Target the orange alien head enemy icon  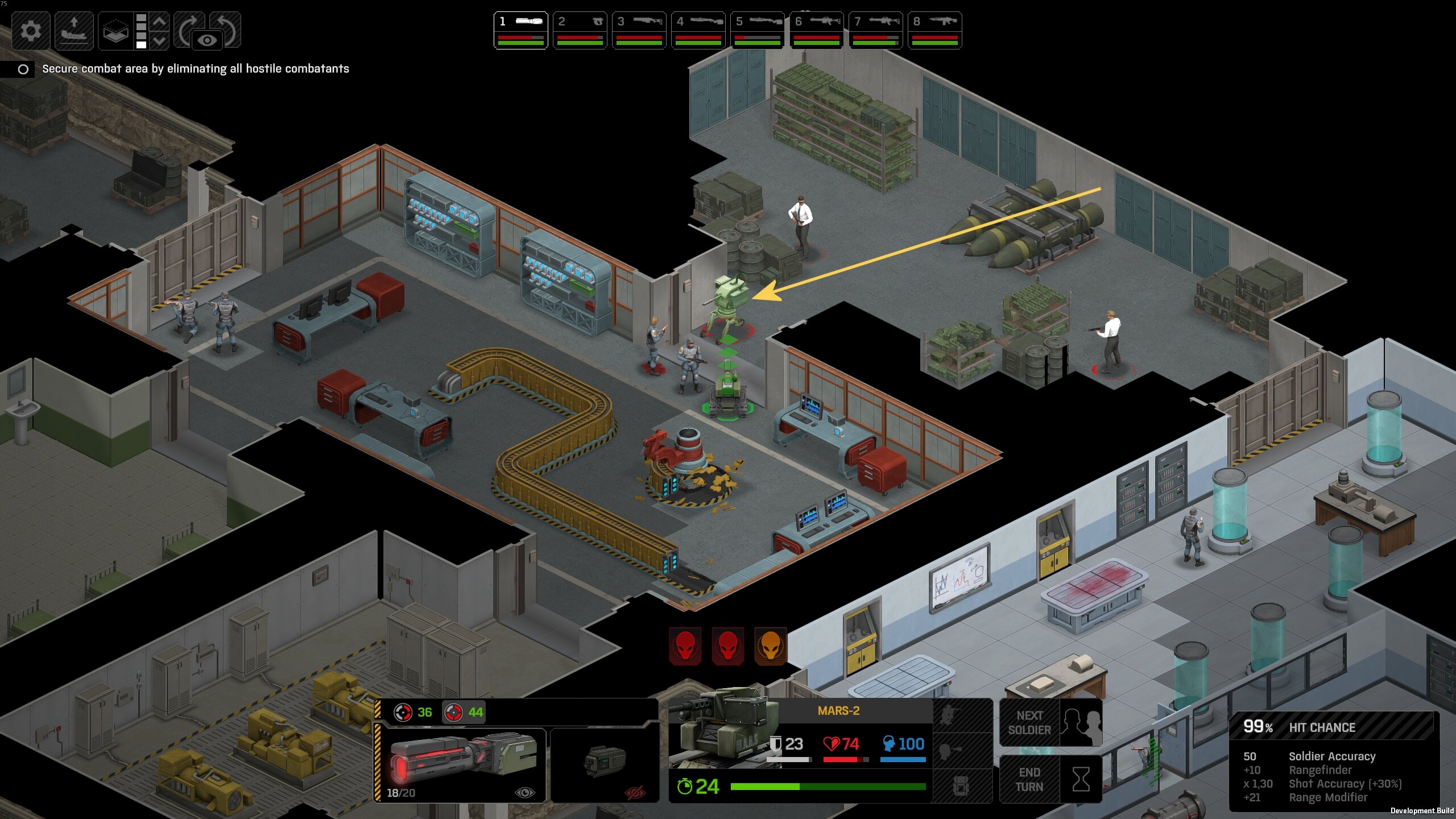pyautogui.click(x=770, y=646)
